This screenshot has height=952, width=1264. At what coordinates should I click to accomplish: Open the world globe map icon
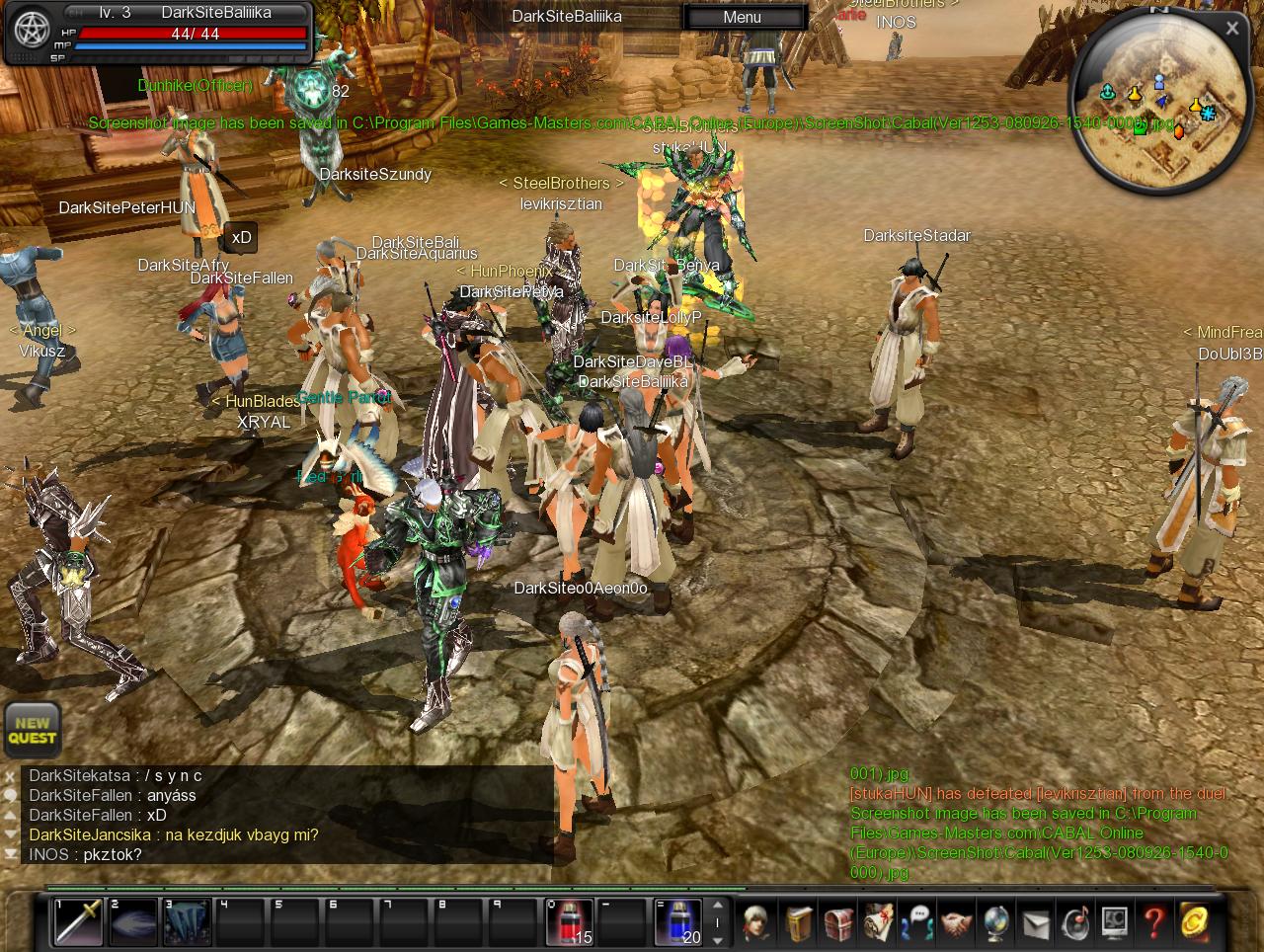pos(995,923)
